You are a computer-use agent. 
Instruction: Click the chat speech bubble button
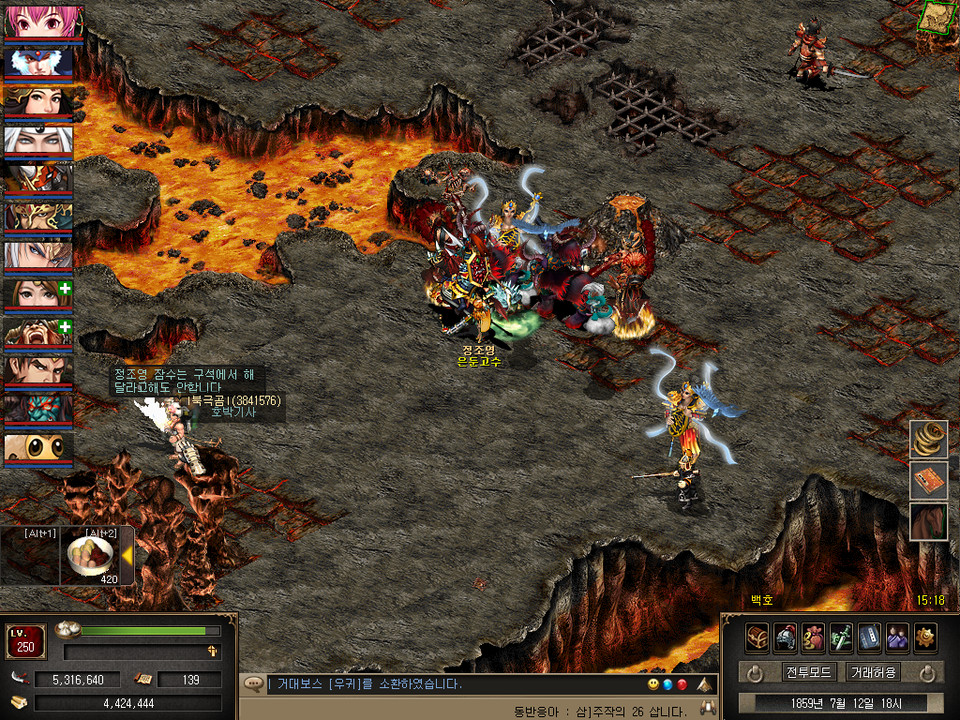click(x=252, y=685)
